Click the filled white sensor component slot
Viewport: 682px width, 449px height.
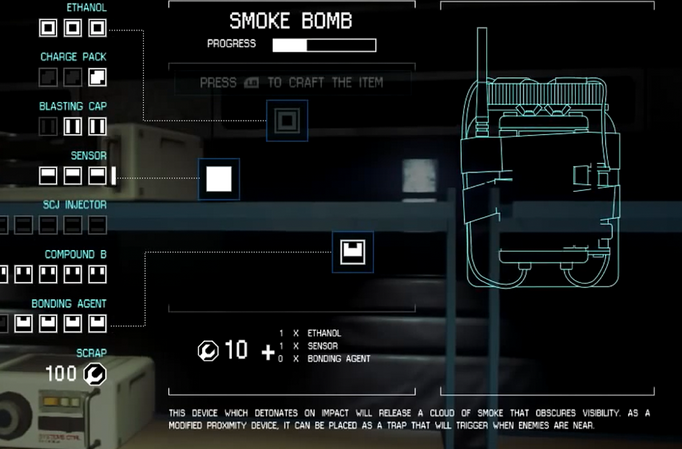coord(219,179)
